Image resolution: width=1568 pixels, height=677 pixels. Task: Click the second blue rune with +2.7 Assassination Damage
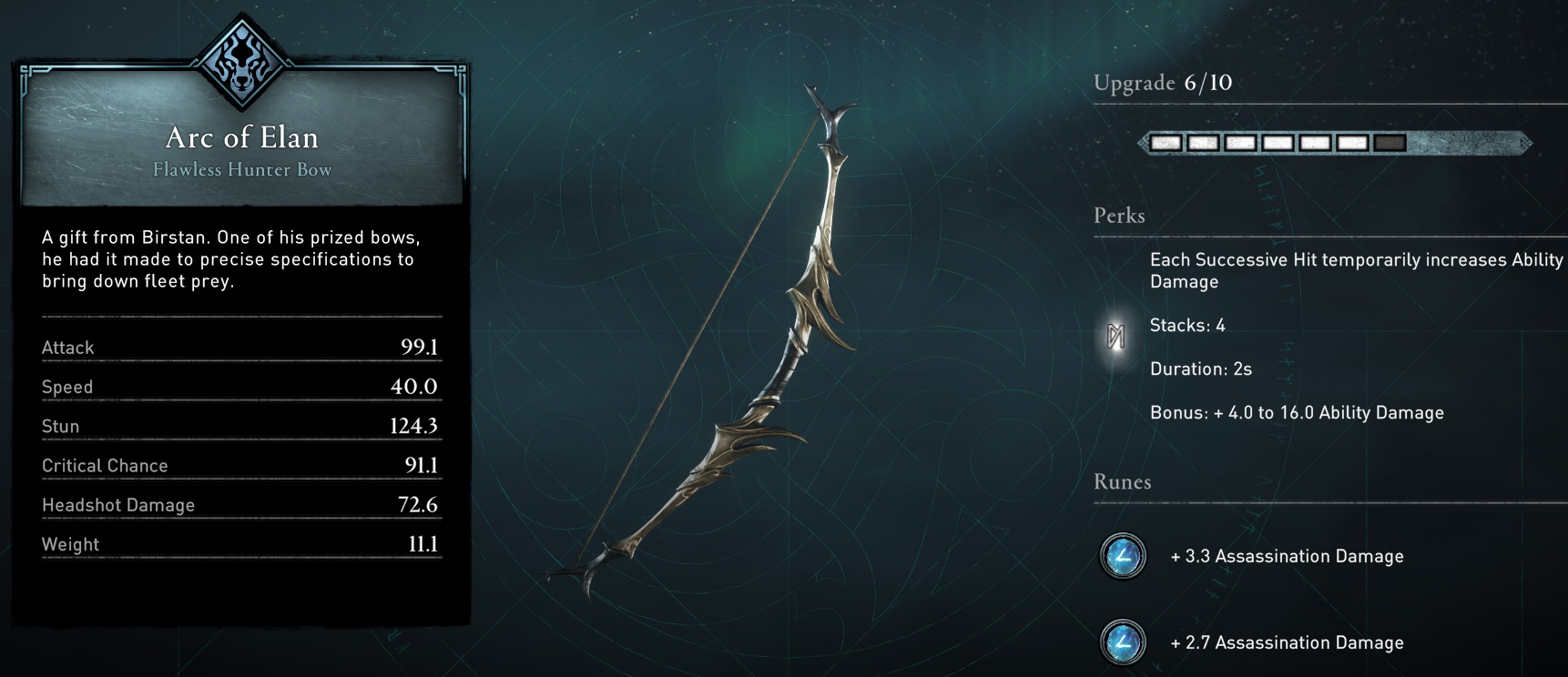[1122, 642]
